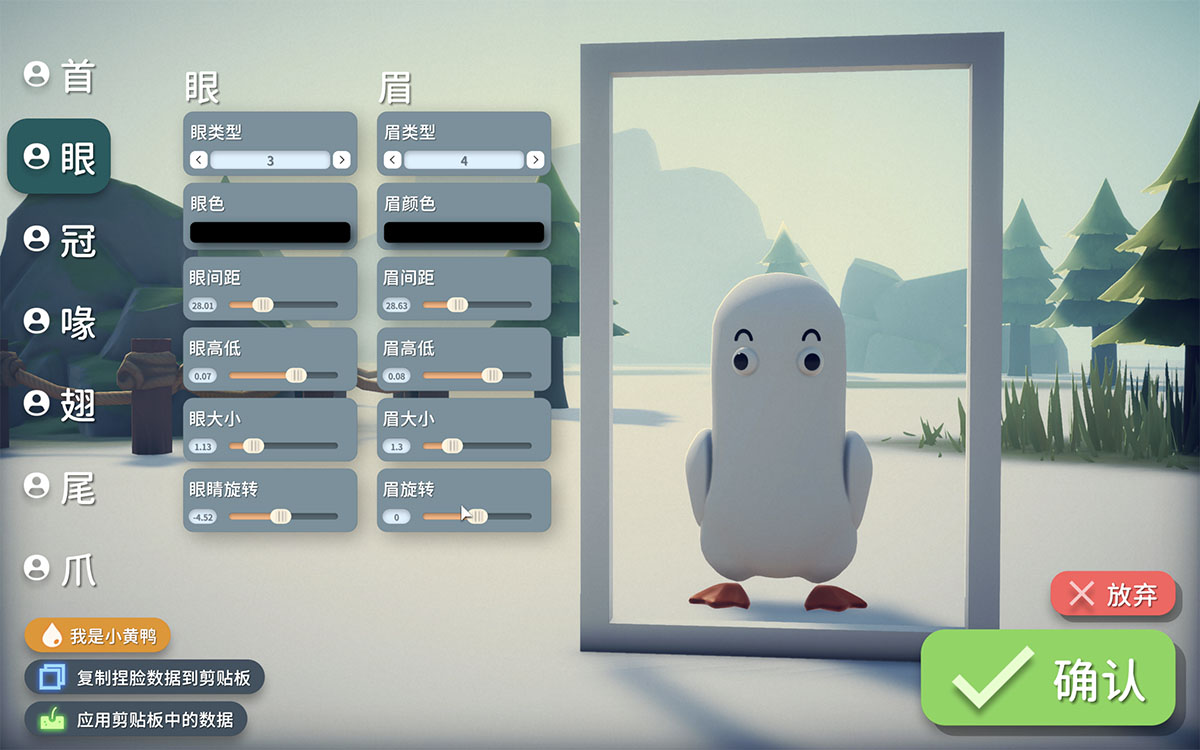Click the 眼睛旋转 slider handle
1200x750 pixels.
[x=281, y=517]
